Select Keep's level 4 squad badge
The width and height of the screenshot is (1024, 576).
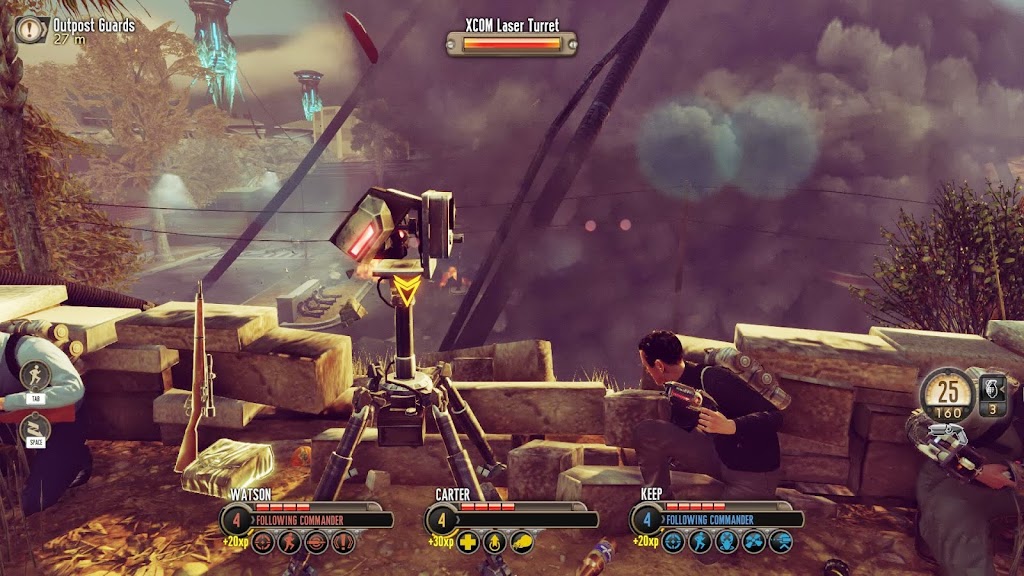(646, 520)
